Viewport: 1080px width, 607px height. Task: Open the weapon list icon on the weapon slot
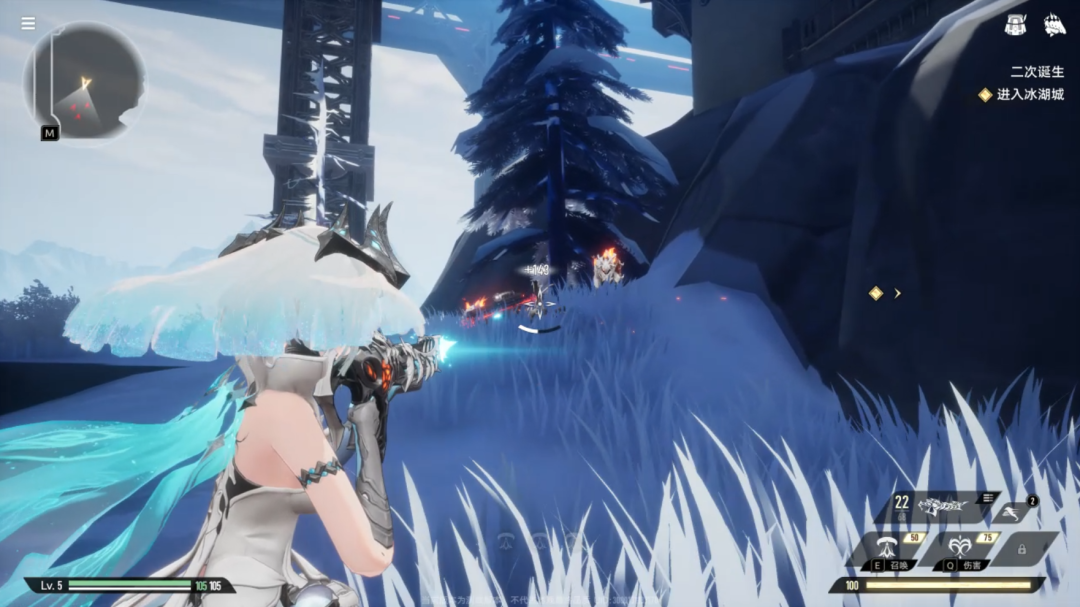click(988, 498)
